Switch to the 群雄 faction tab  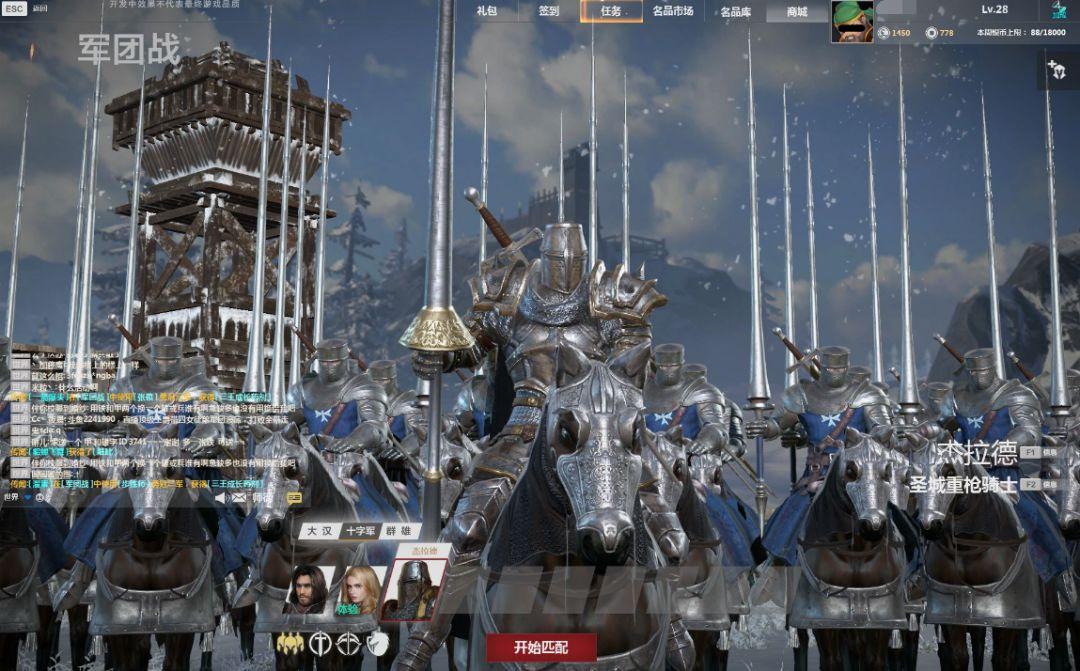pyautogui.click(x=399, y=531)
